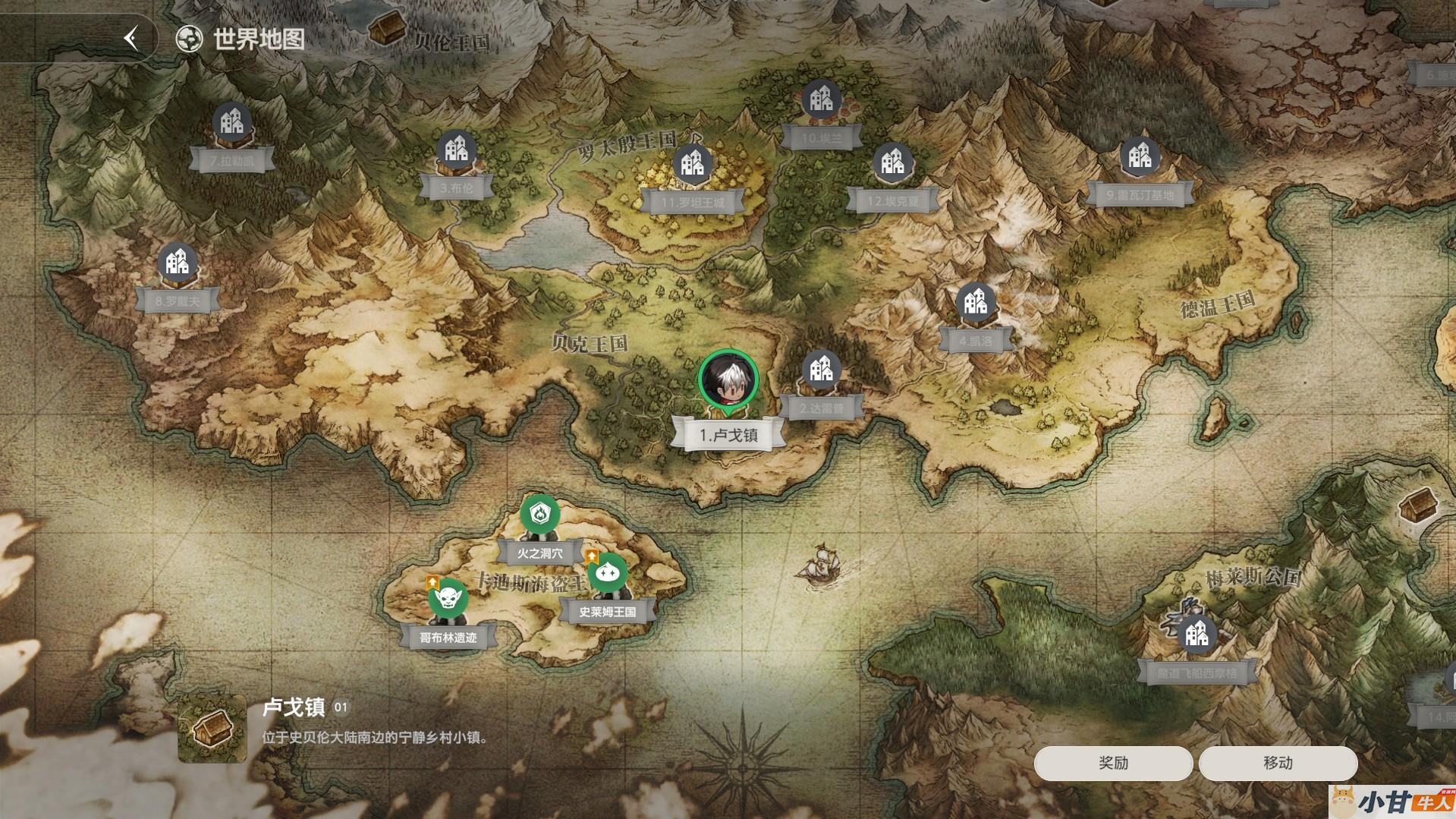Click the 卢戈镇 location thumbnail
The image size is (1456, 819).
click(212, 729)
